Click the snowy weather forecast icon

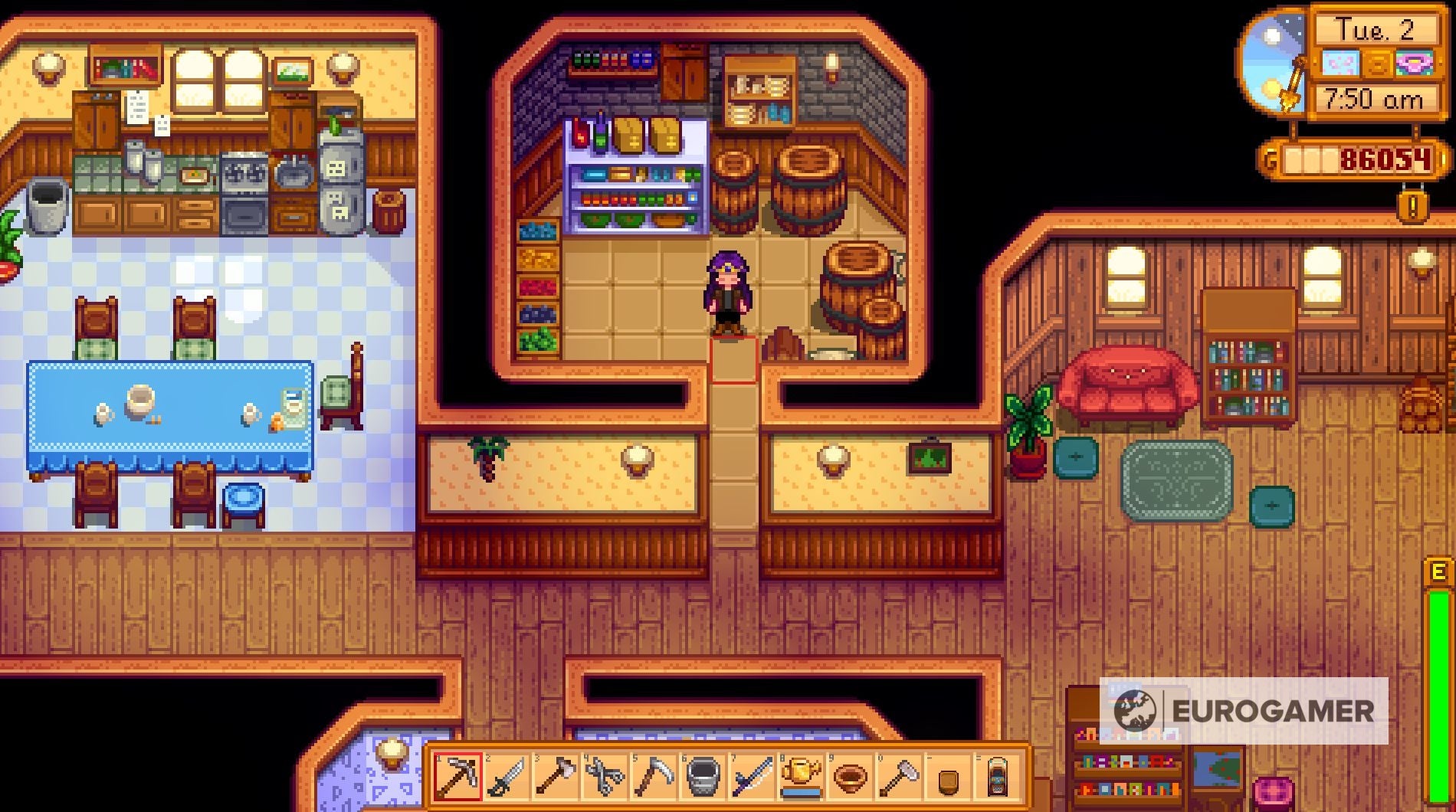click(1341, 63)
